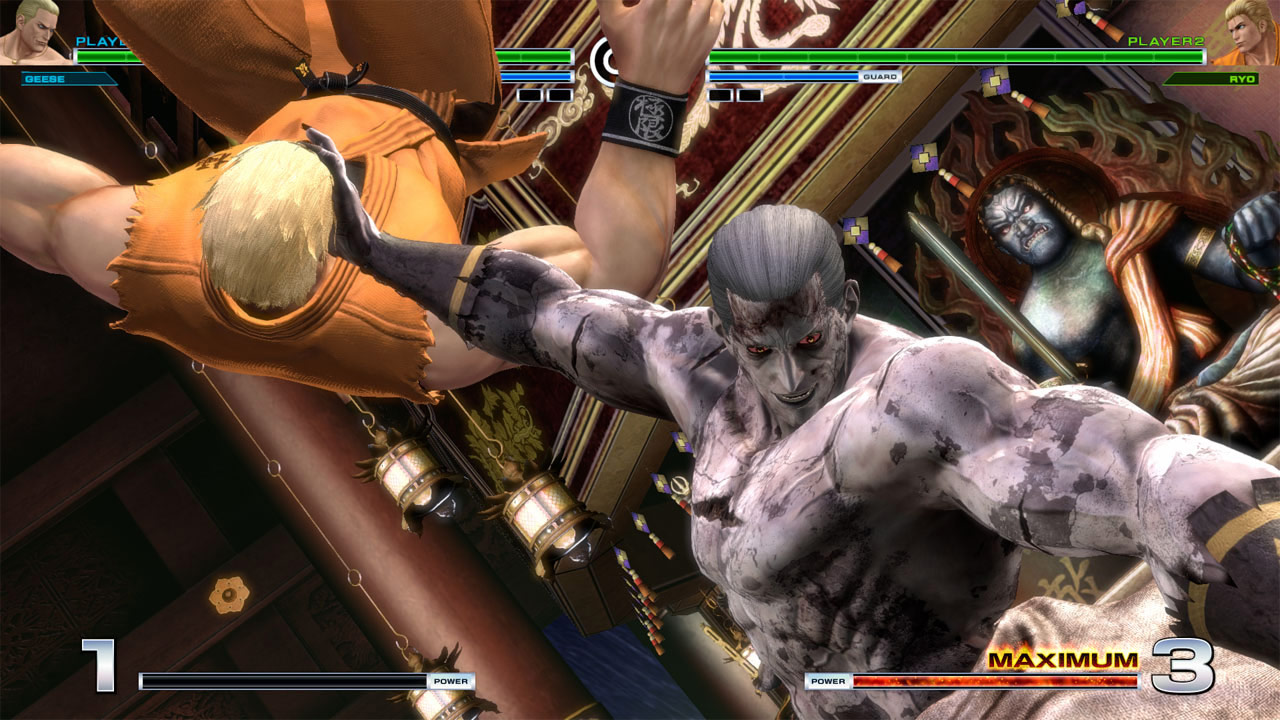
Task: Toggle the GUARD gauge indicator
Action: click(880, 76)
